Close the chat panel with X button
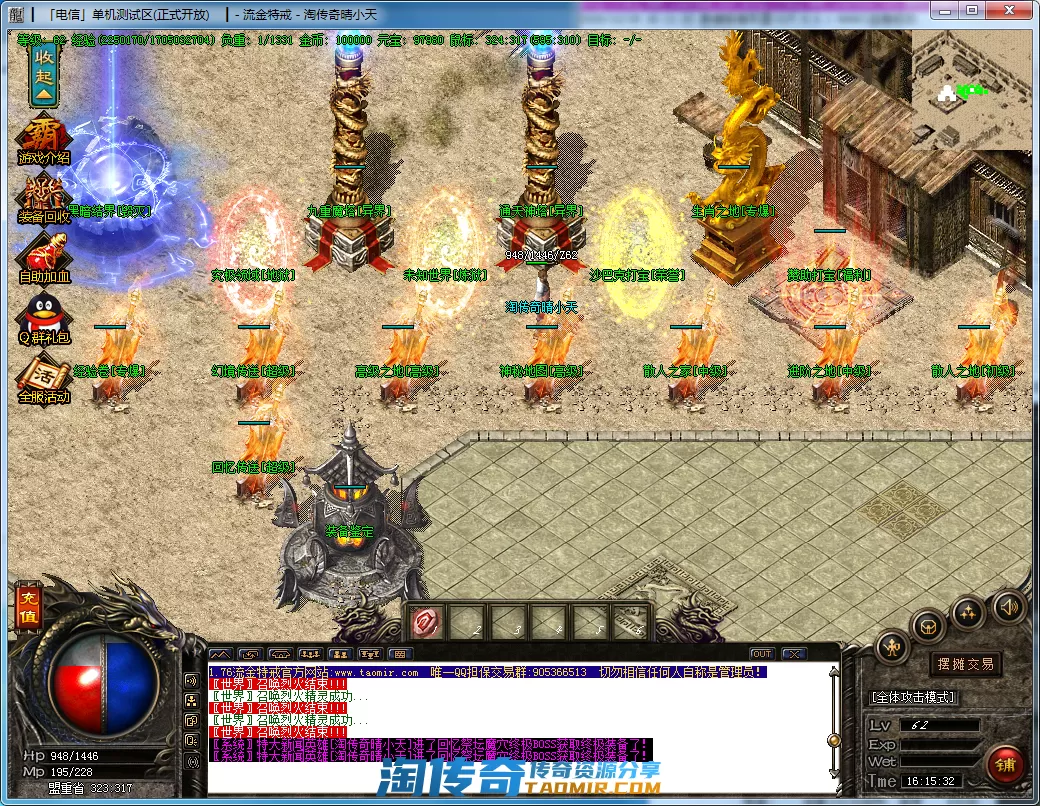Screen dimensions: 1040x806 794,654
